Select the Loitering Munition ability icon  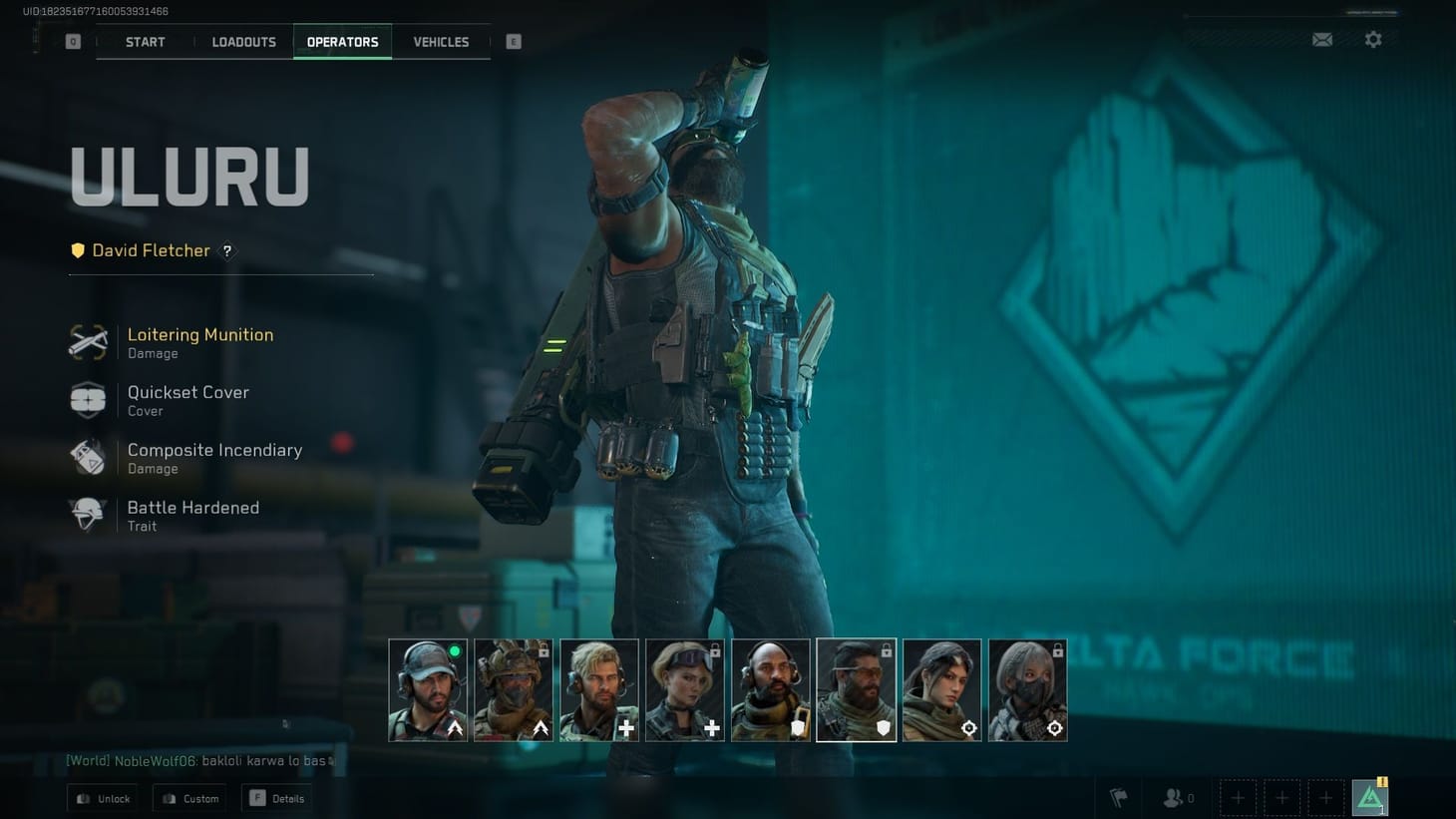click(88, 341)
